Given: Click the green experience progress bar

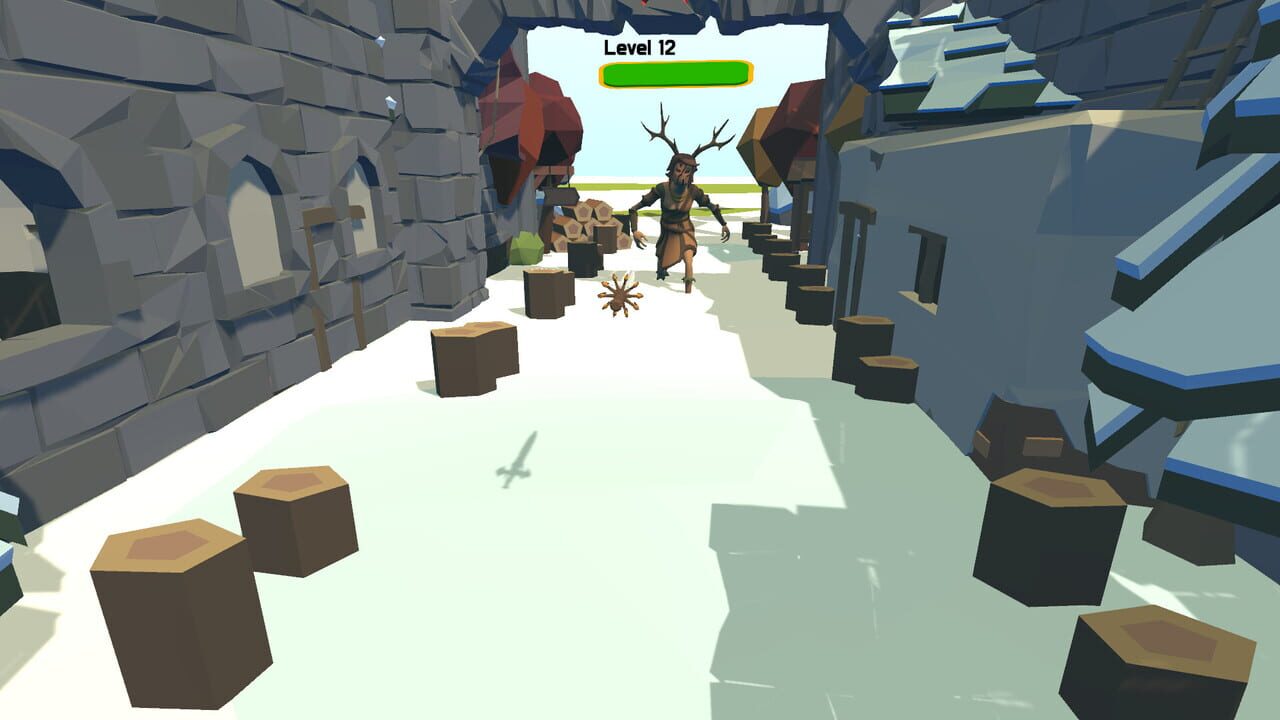Looking at the screenshot, I should click(672, 72).
